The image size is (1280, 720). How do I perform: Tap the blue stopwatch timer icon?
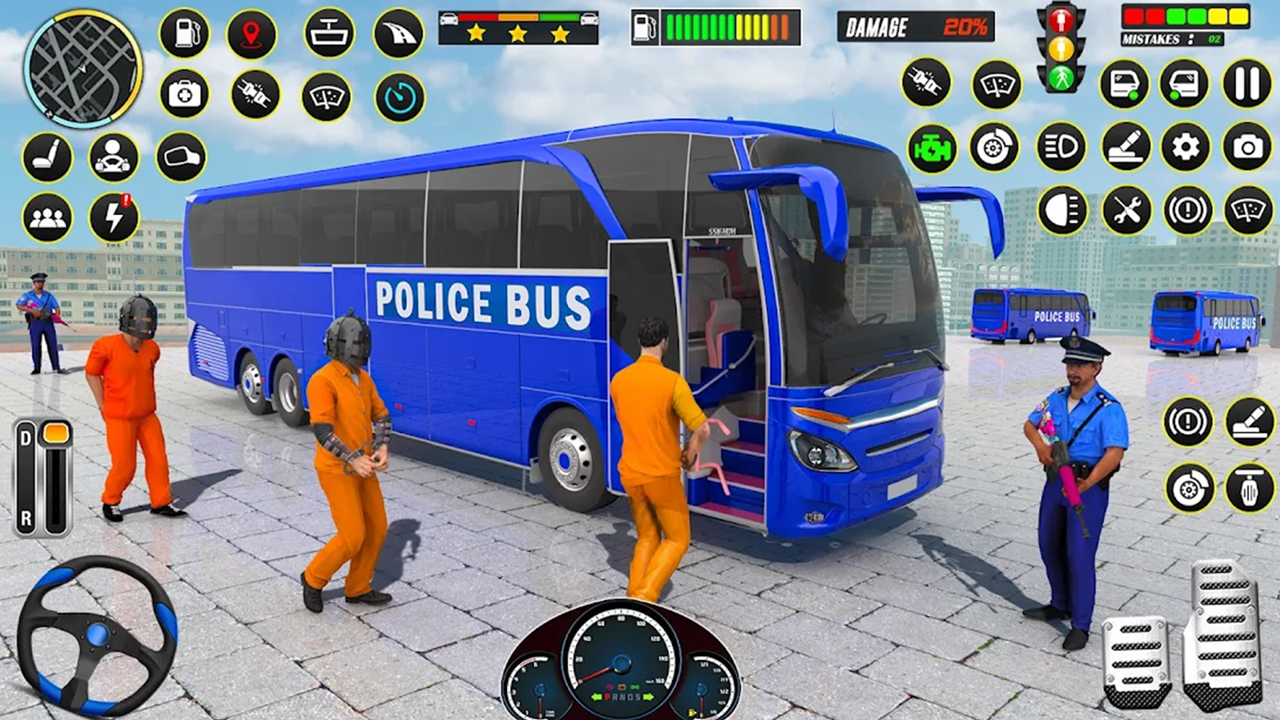coord(398,95)
